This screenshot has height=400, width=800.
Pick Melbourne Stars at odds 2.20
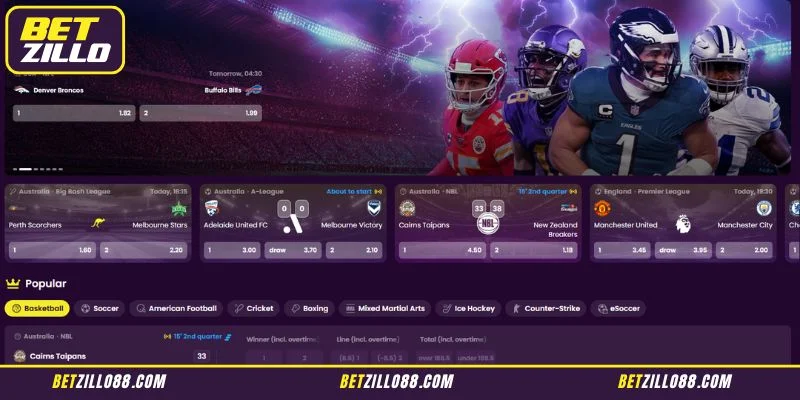click(x=146, y=250)
